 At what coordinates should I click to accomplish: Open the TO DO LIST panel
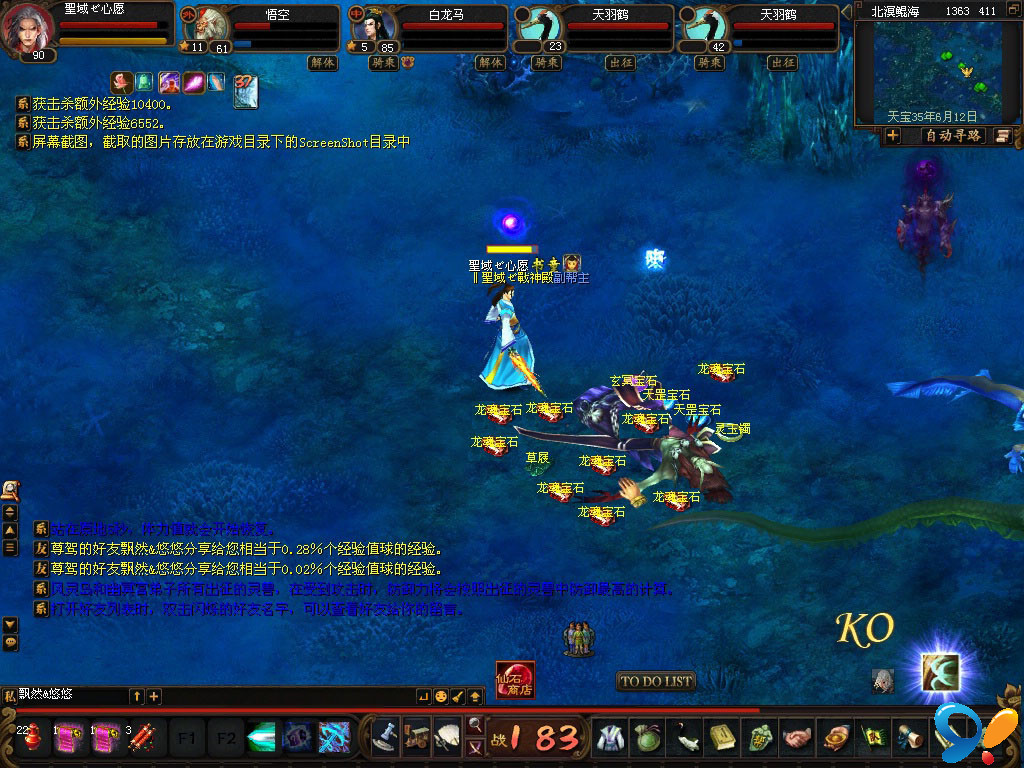(x=656, y=681)
